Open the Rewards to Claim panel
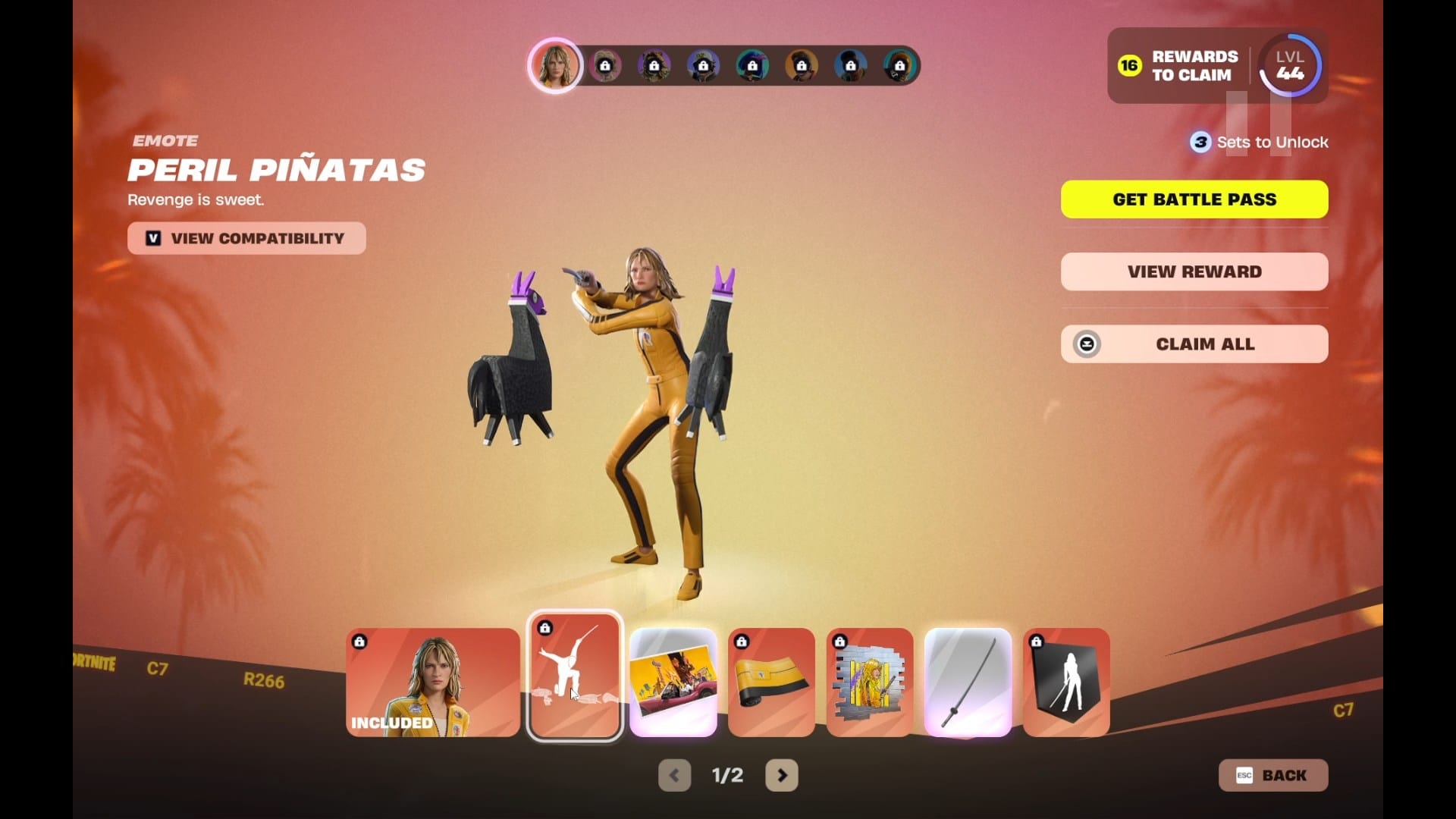Image resolution: width=1456 pixels, height=819 pixels. [x=1179, y=66]
